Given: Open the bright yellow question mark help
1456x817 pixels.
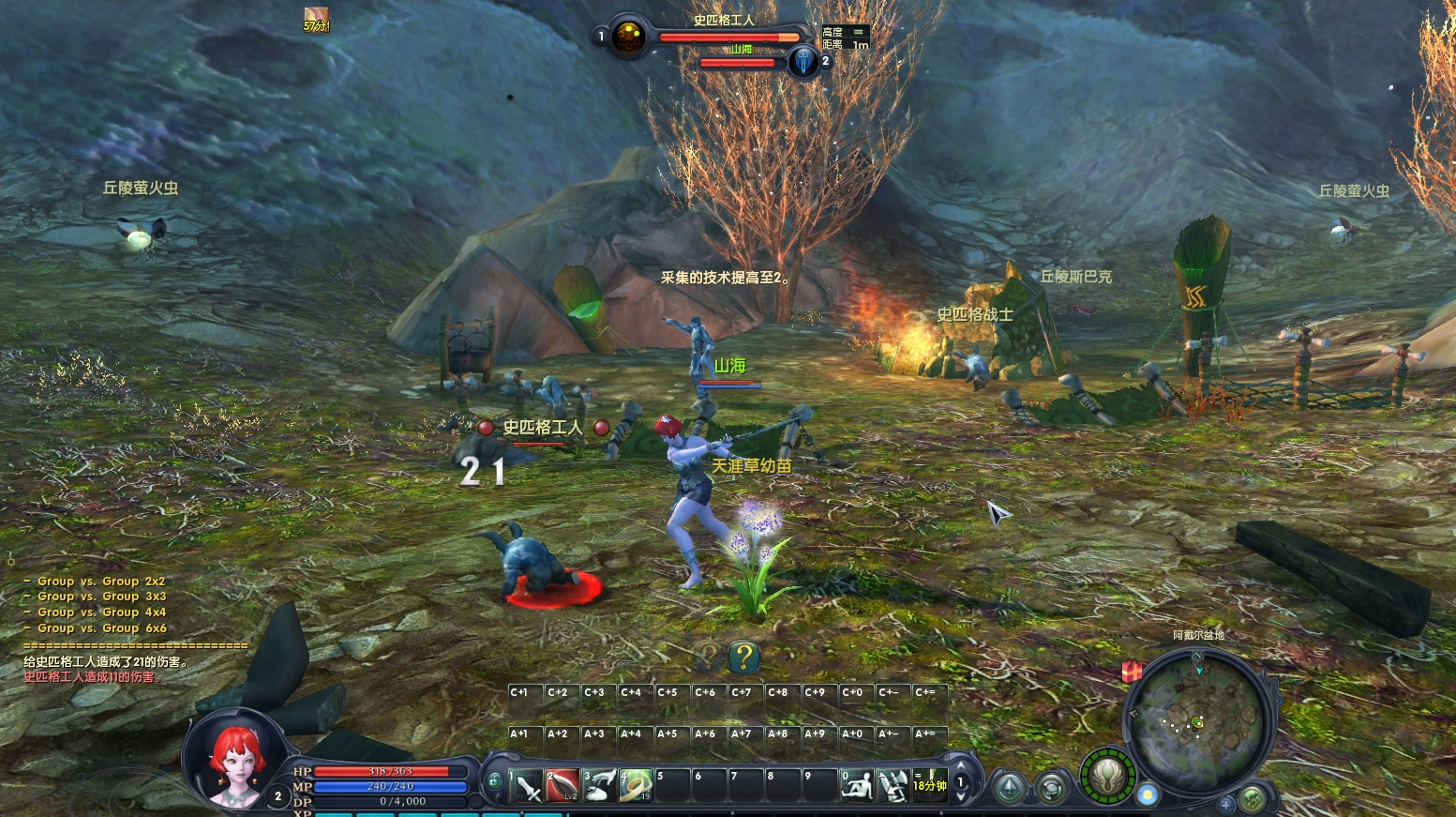Looking at the screenshot, I should pos(743,657).
